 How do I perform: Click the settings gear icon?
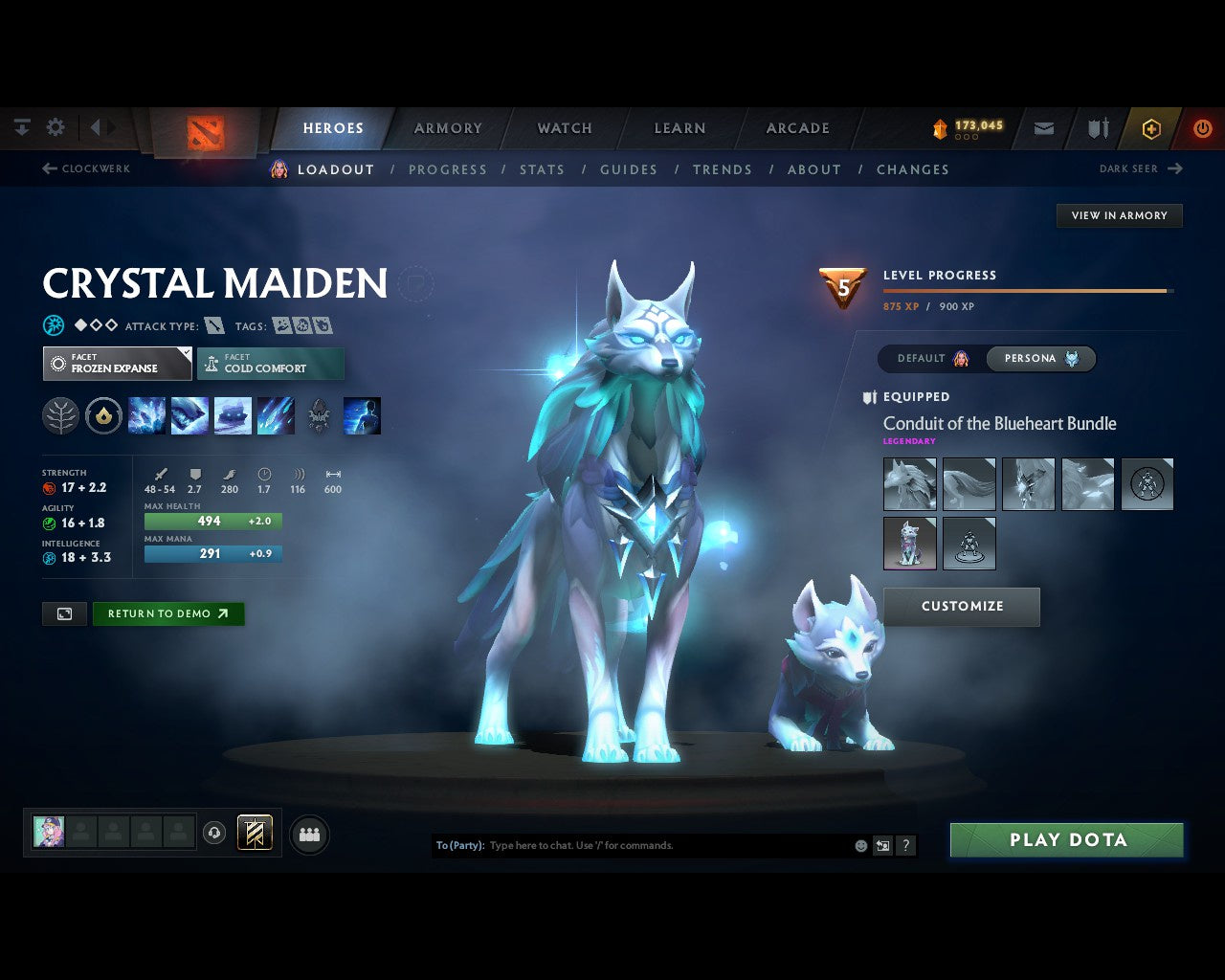56,126
